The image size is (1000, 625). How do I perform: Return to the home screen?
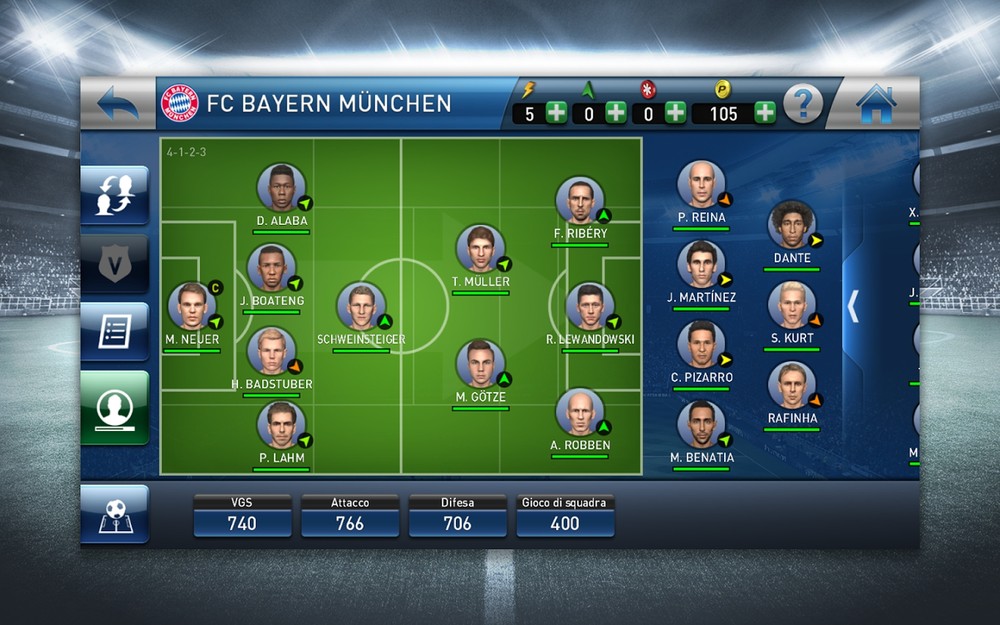876,103
